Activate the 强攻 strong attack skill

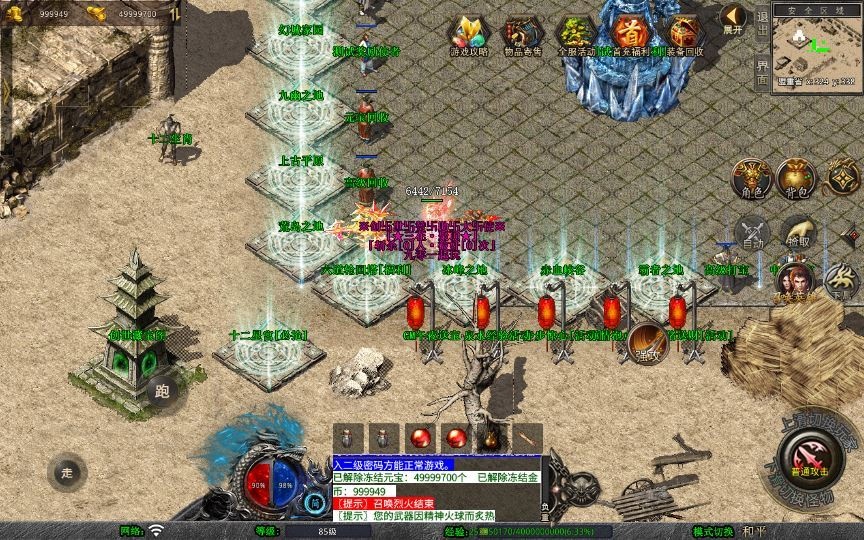[x=648, y=343]
